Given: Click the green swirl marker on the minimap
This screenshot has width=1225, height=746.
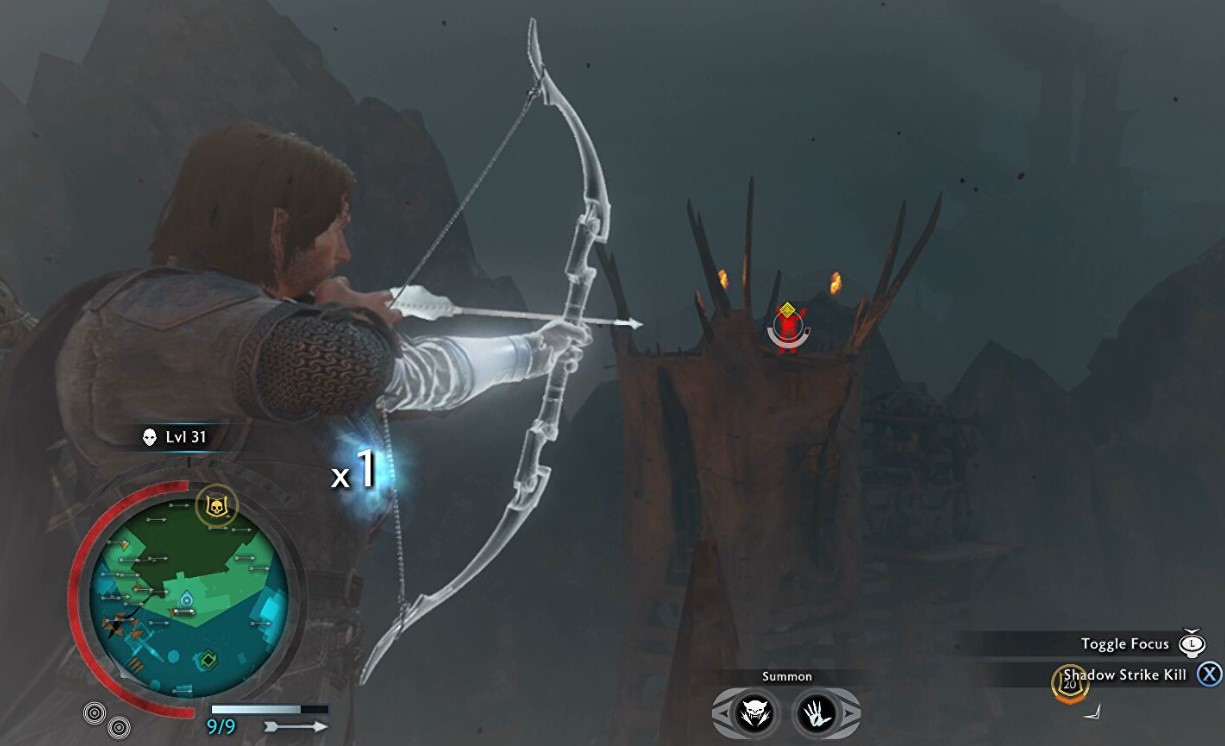Looking at the screenshot, I should [x=209, y=660].
